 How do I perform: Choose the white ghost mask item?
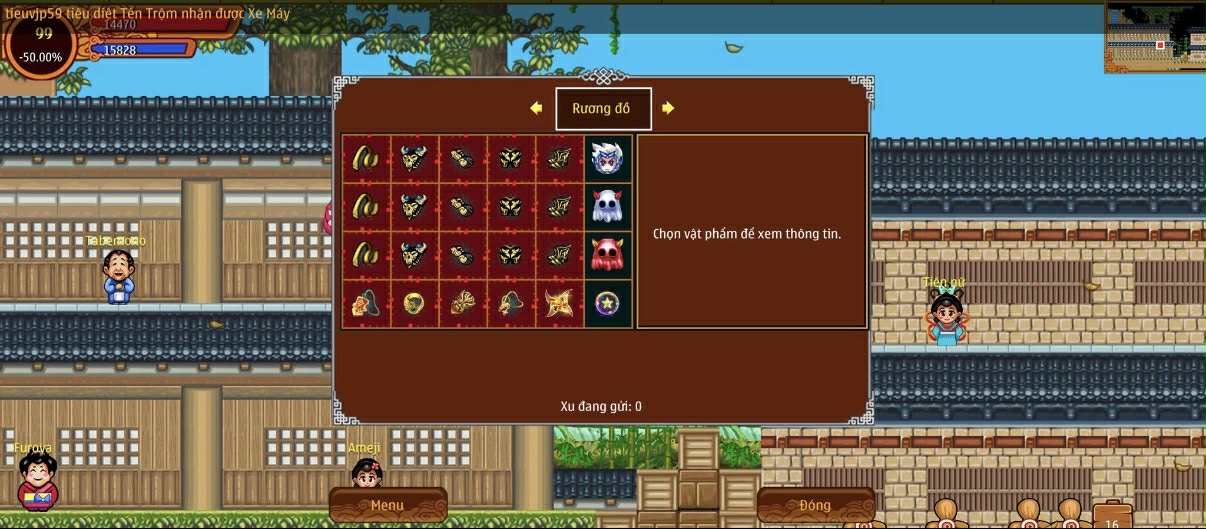608,207
